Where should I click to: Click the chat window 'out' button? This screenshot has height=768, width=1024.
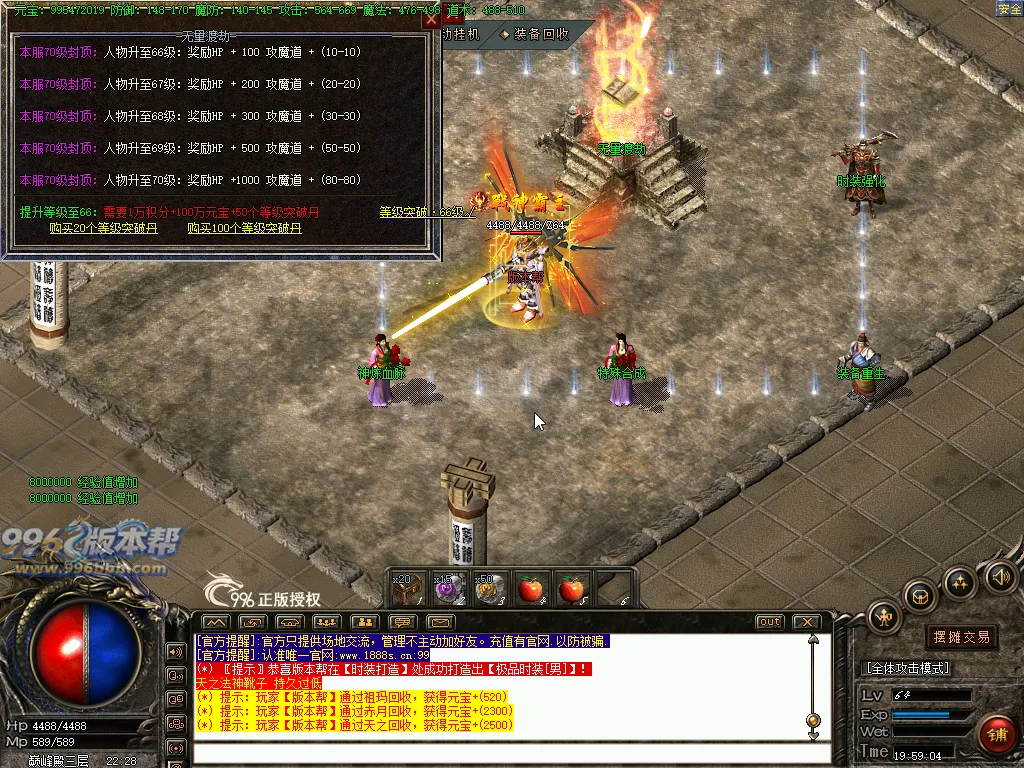(770, 622)
